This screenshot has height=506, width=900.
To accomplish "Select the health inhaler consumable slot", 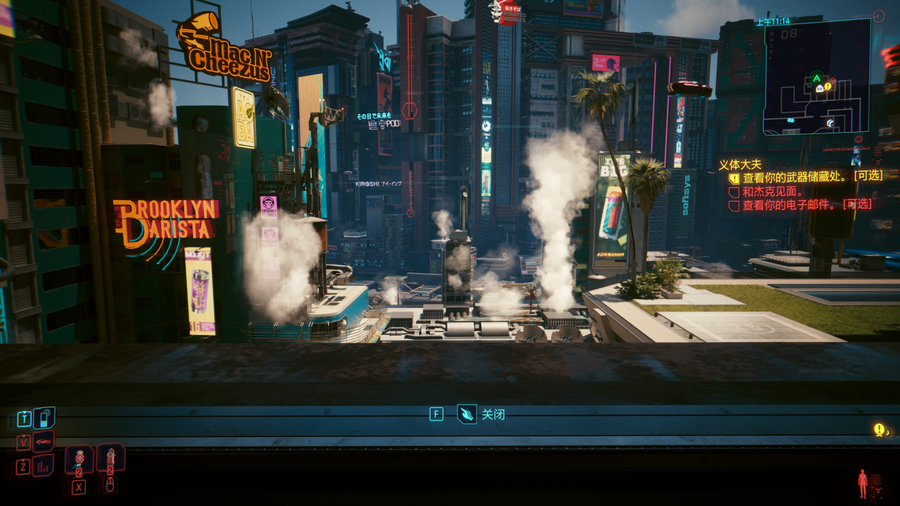I will coord(110,459).
